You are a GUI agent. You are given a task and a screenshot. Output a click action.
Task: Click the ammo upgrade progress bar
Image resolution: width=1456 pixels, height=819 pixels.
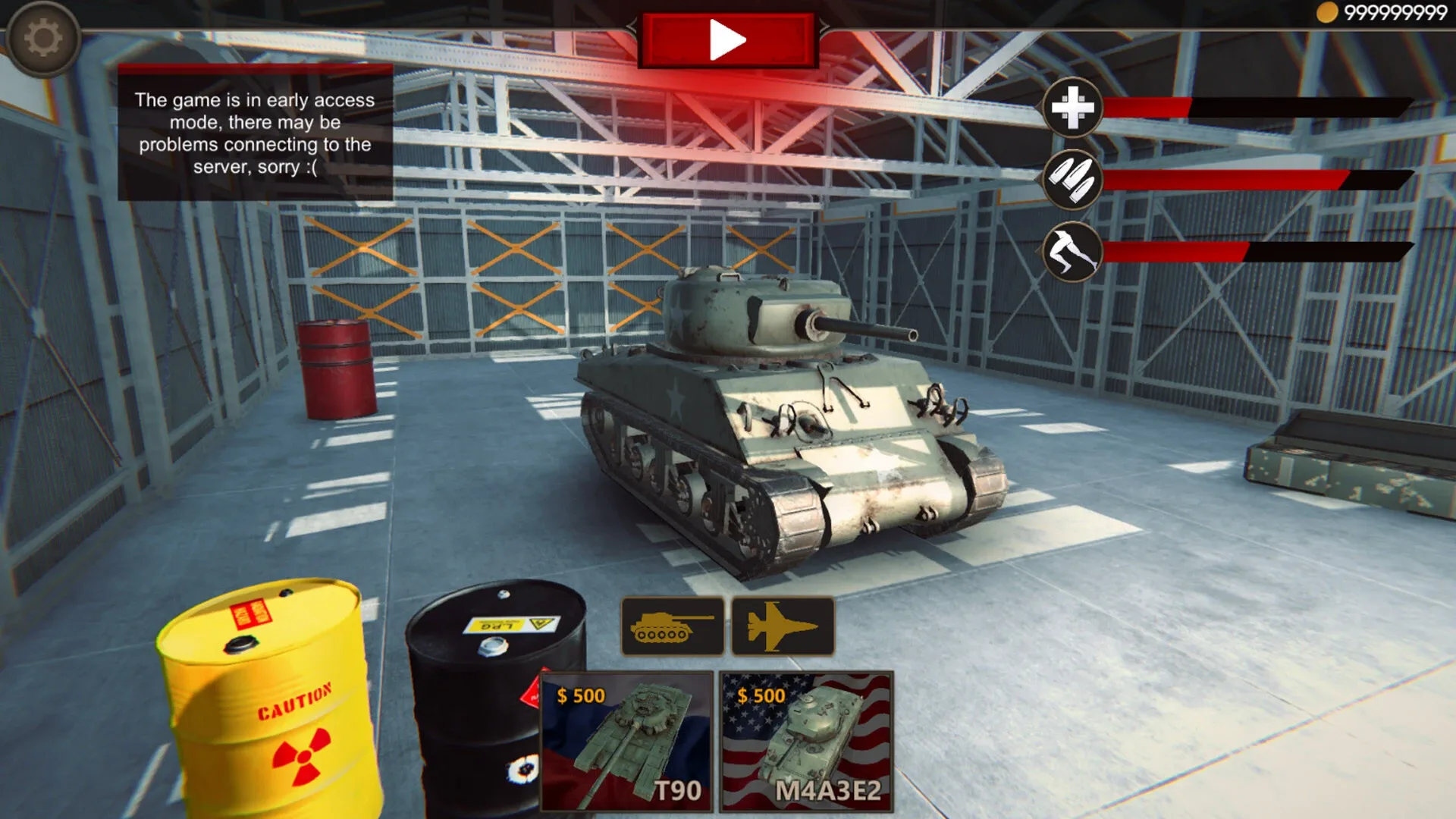[x=1259, y=180]
